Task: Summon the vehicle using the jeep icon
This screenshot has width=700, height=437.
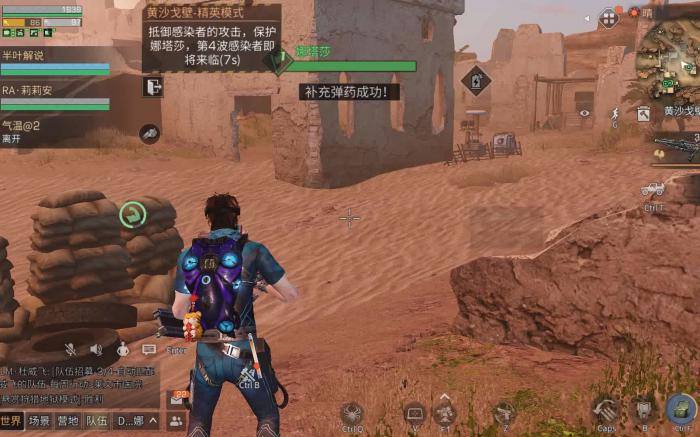Action: (653, 190)
